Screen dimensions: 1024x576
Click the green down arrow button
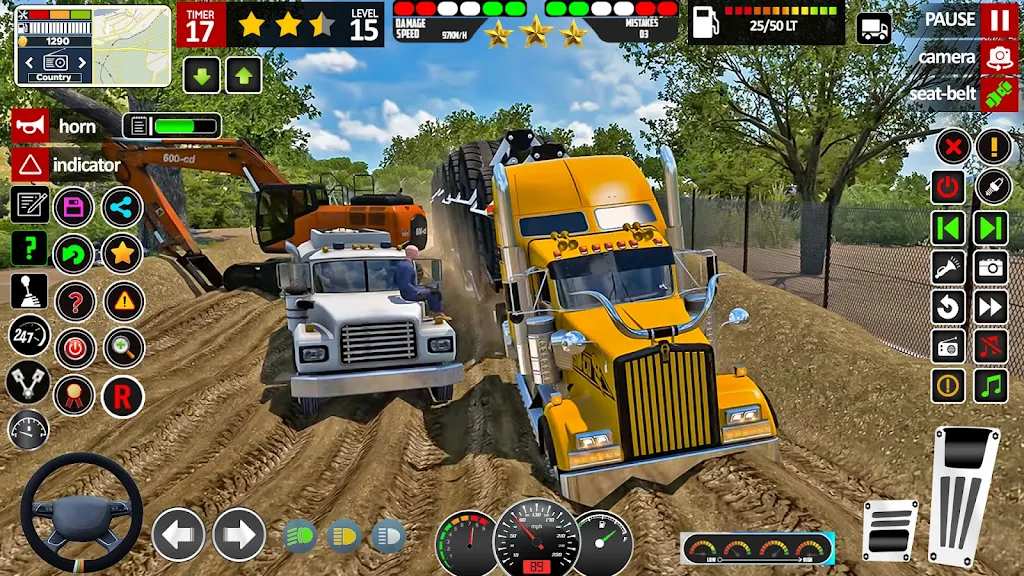[x=201, y=75]
